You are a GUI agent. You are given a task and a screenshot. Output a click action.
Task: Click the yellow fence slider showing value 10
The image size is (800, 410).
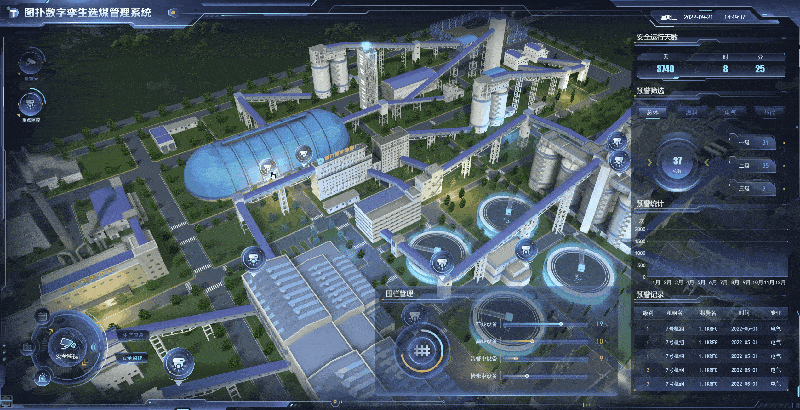point(533,342)
